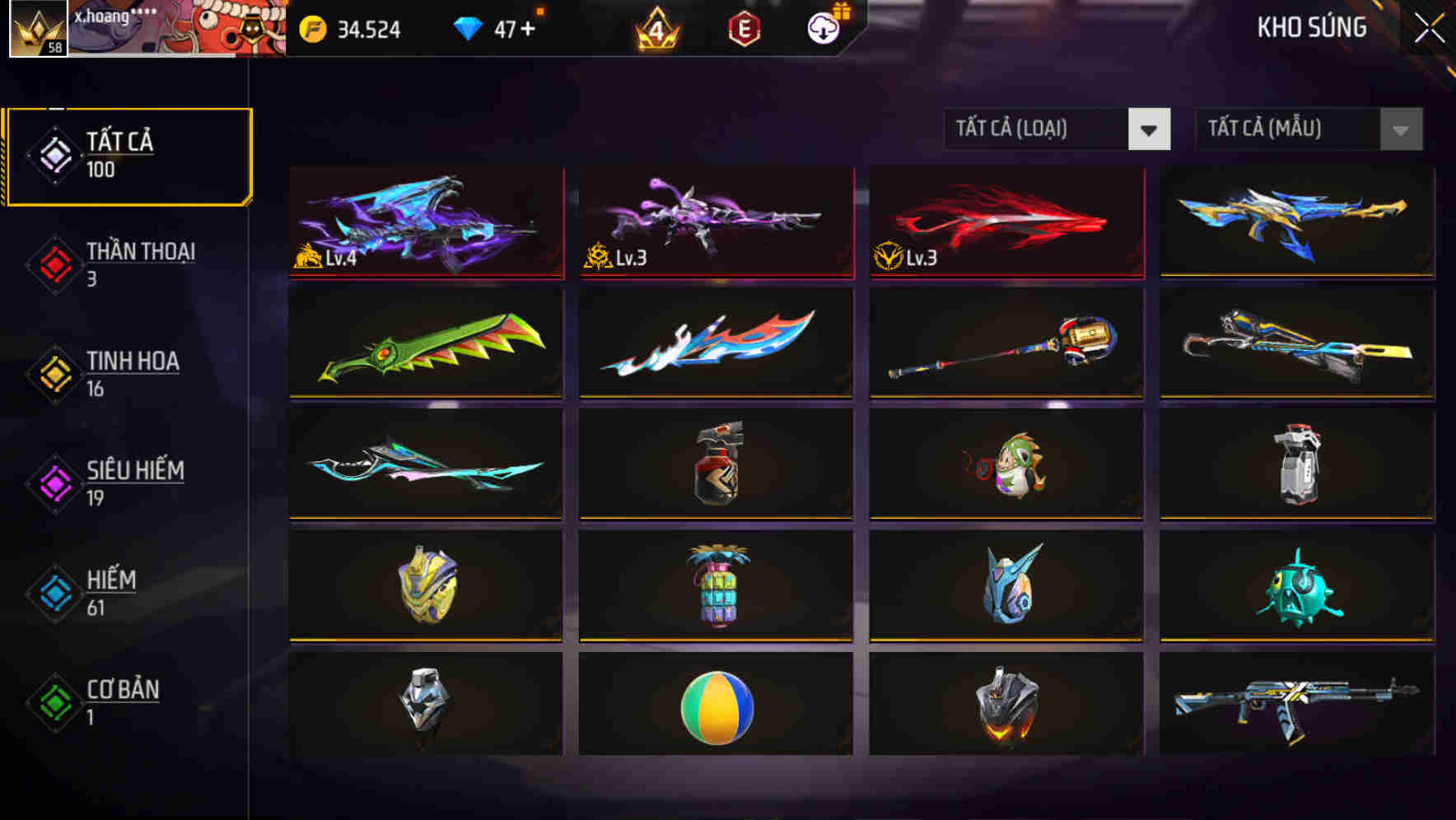Switch to the TẤT CẢ category showing 100 items
The height and width of the screenshot is (820, 1456).
(x=128, y=154)
